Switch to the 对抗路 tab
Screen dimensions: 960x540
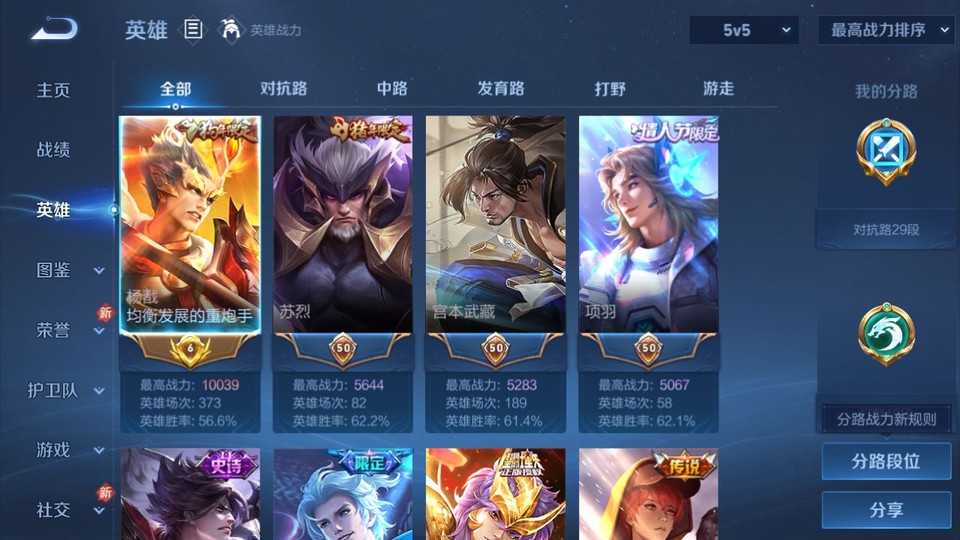coord(284,89)
